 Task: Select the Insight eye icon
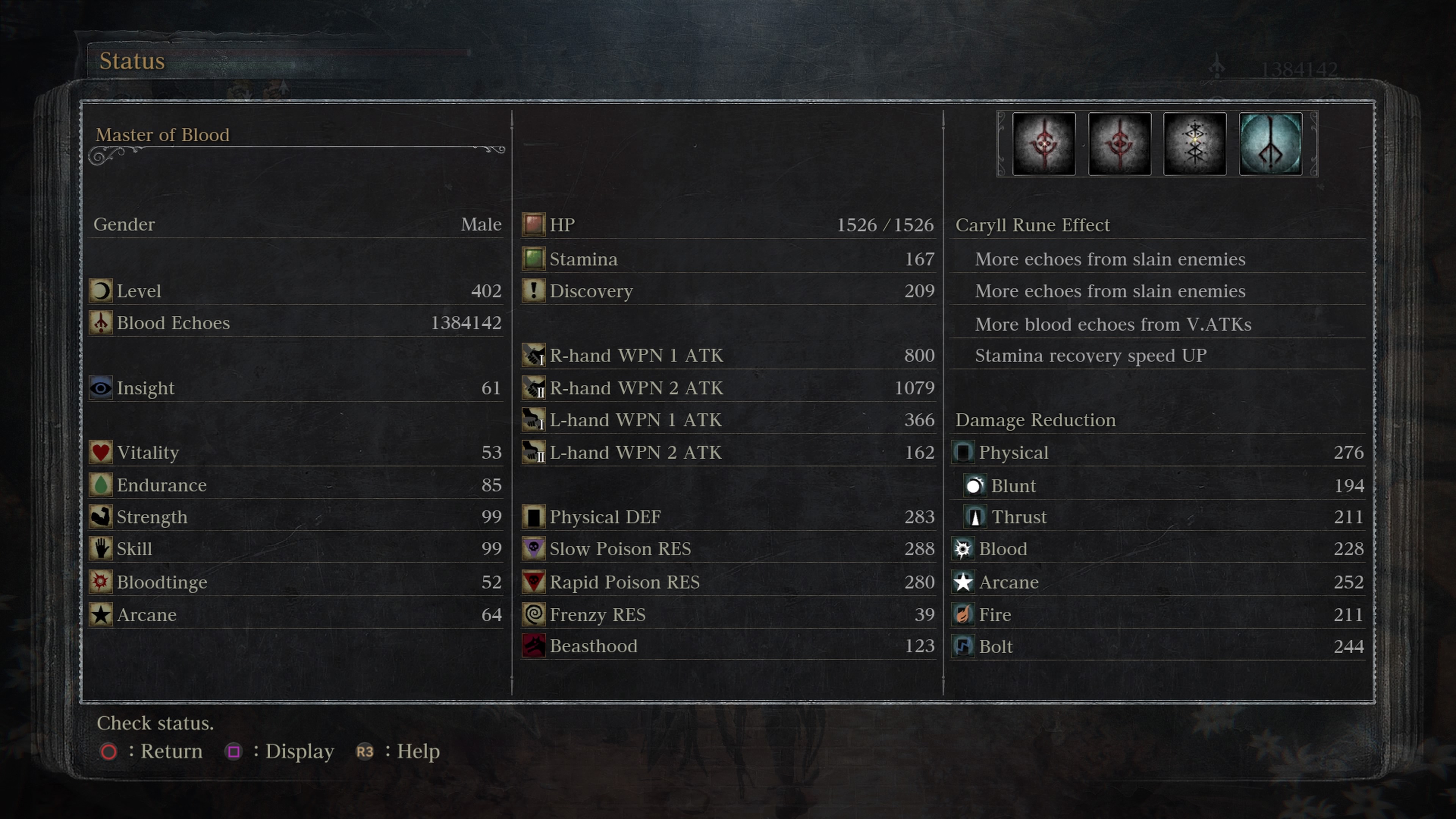tap(100, 388)
